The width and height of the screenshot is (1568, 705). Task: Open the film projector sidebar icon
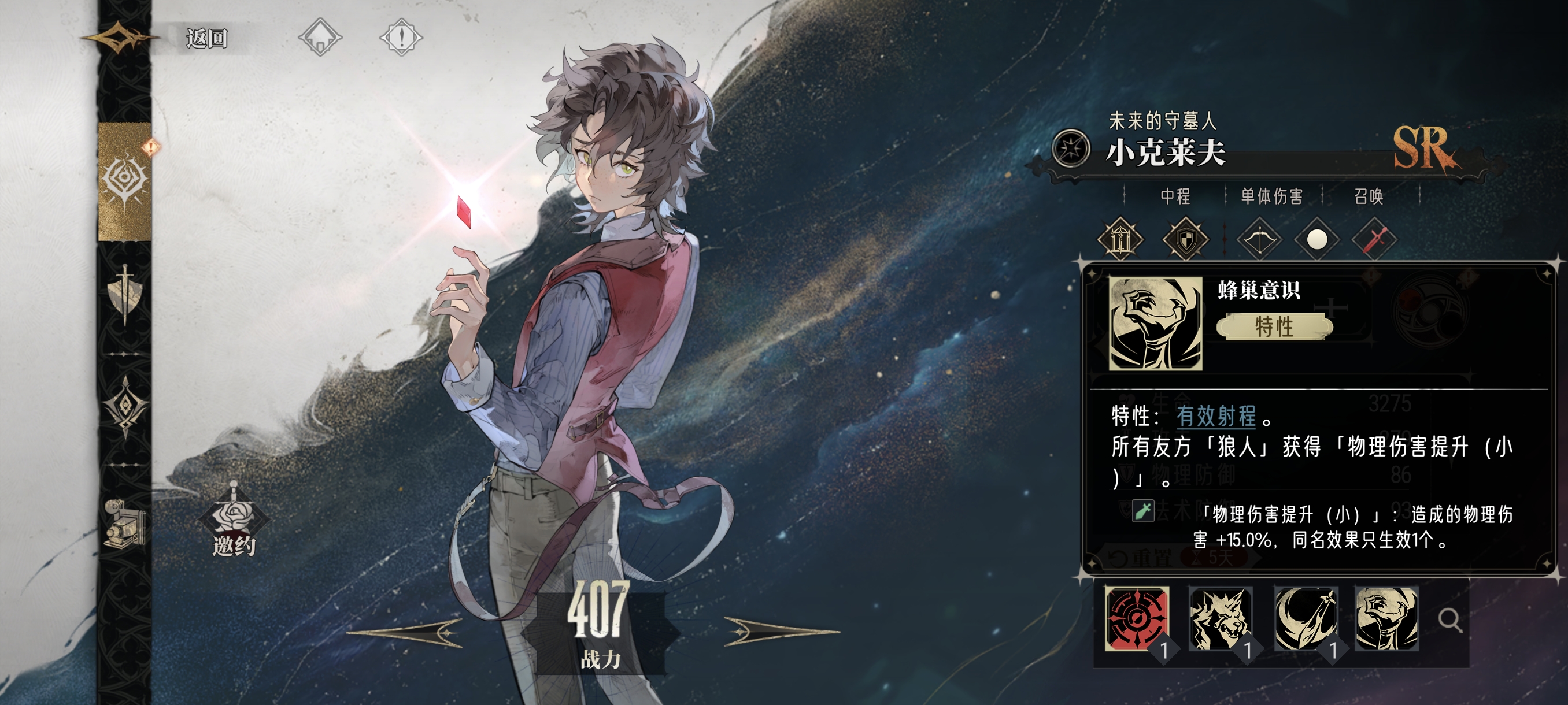pos(125,522)
